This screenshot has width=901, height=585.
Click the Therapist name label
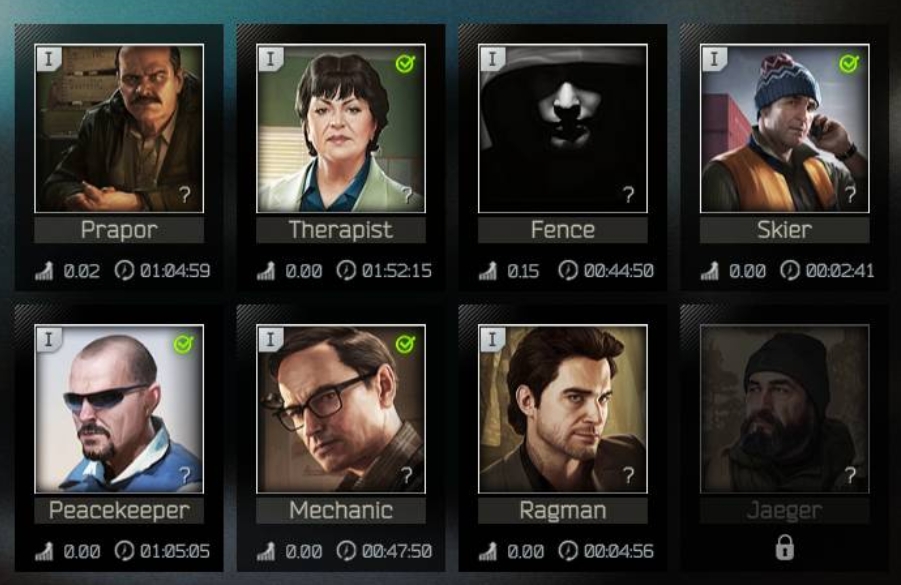click(x=341, y=230)
